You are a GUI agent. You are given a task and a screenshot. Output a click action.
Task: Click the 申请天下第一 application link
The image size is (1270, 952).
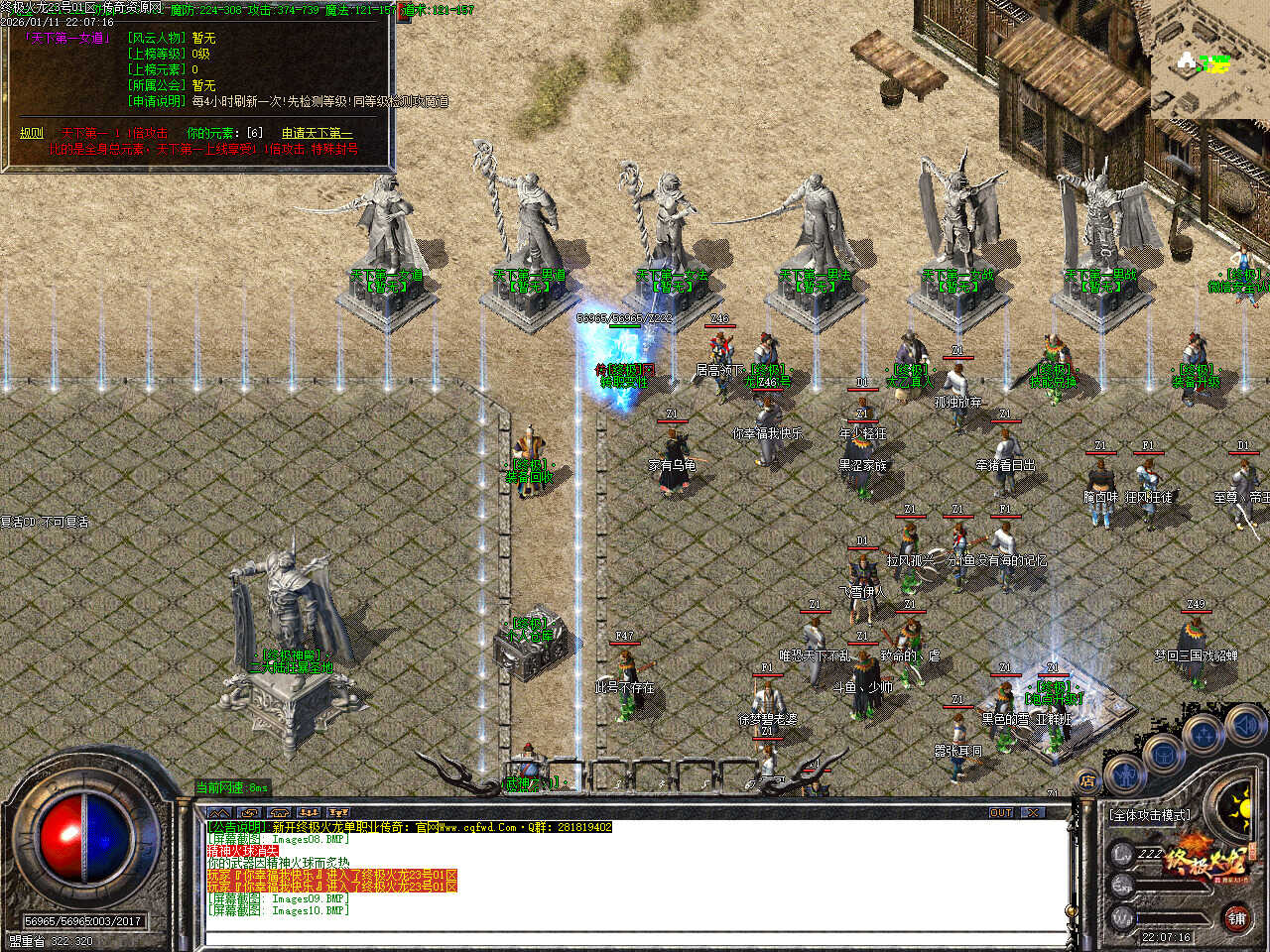[317, 133]
